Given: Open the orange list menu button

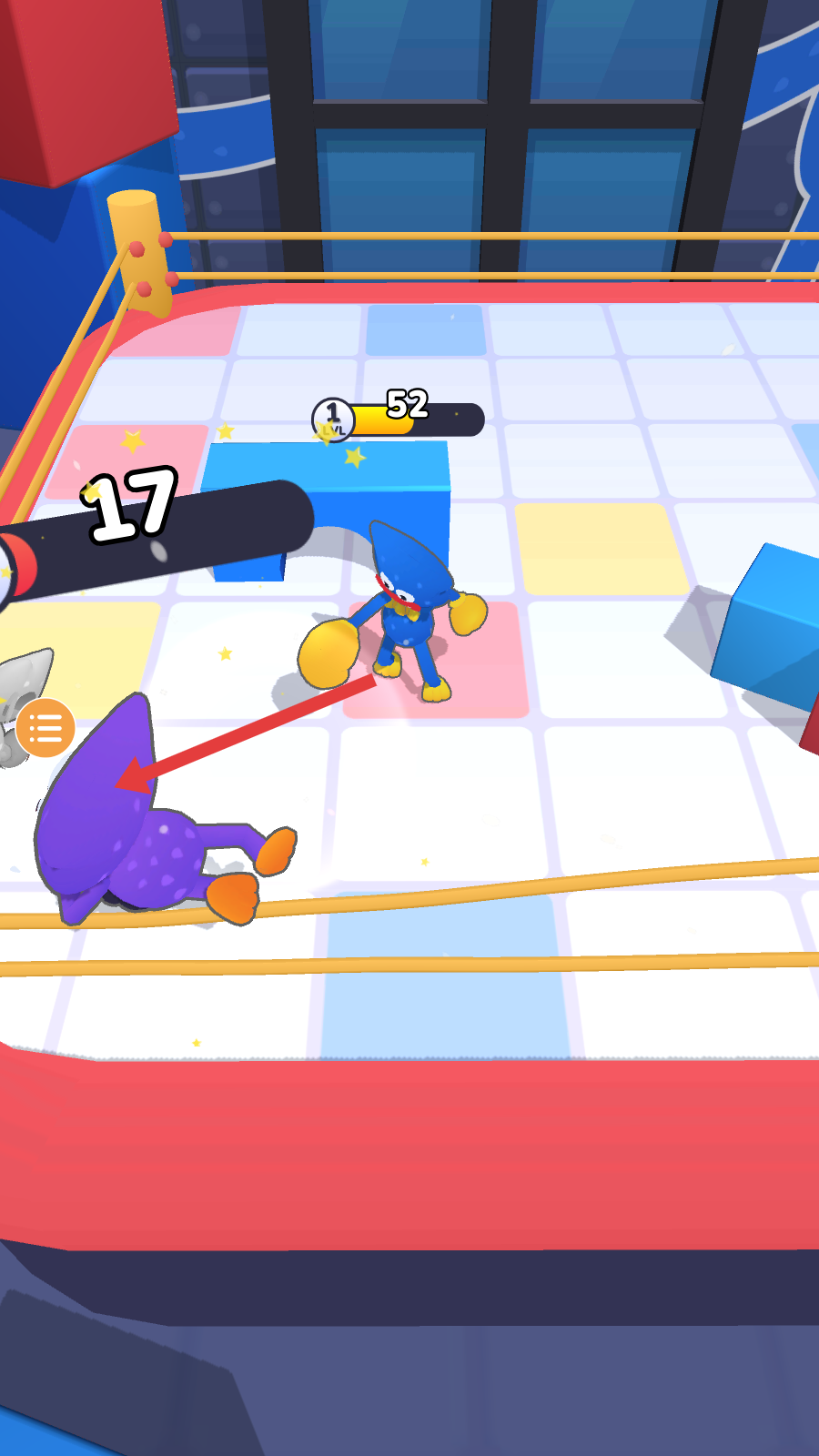Looking at the screenshot, I should coord(45,728).
